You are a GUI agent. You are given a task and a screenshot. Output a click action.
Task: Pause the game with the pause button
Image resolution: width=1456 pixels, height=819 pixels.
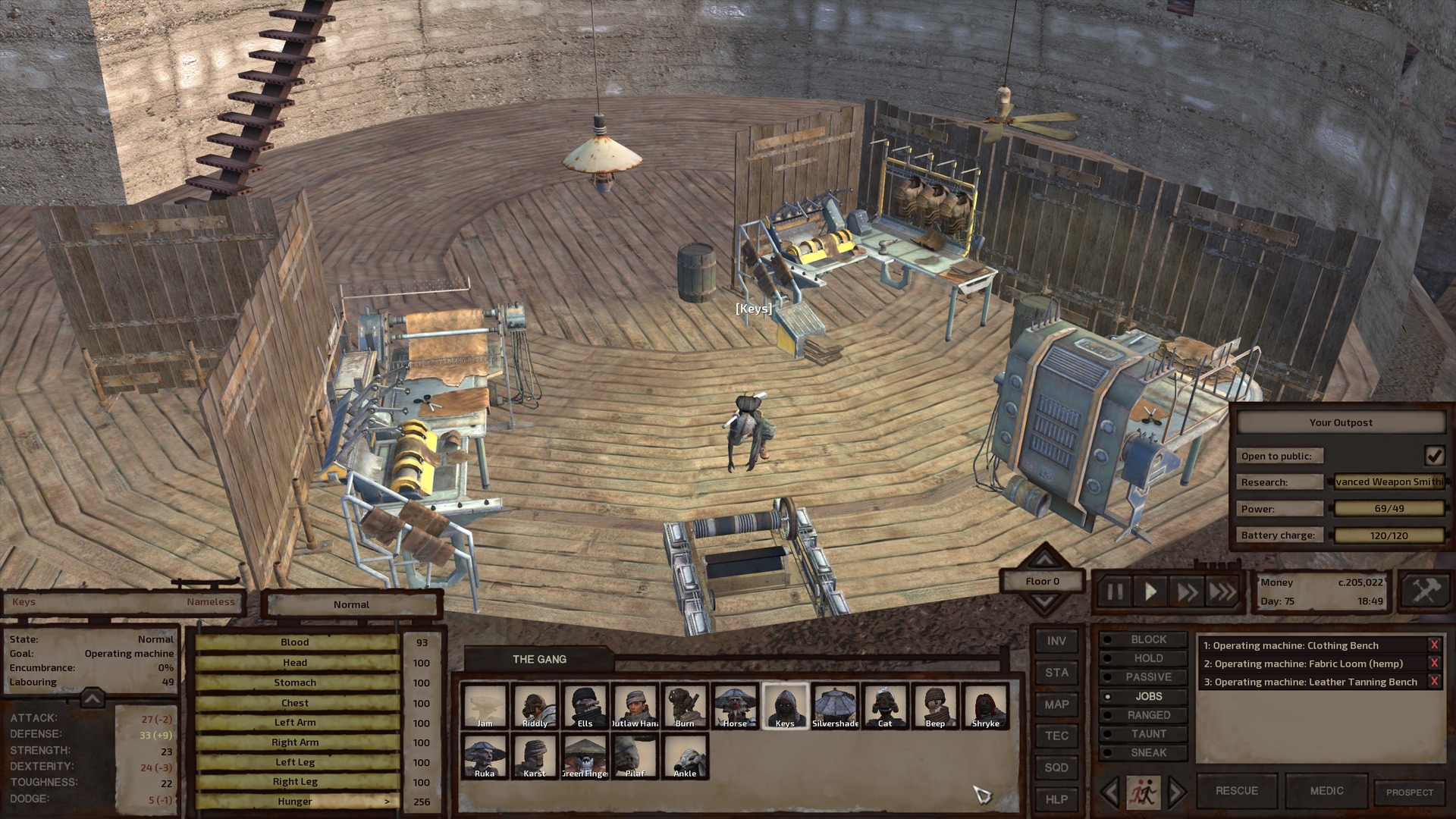[x=1114, y=593]
